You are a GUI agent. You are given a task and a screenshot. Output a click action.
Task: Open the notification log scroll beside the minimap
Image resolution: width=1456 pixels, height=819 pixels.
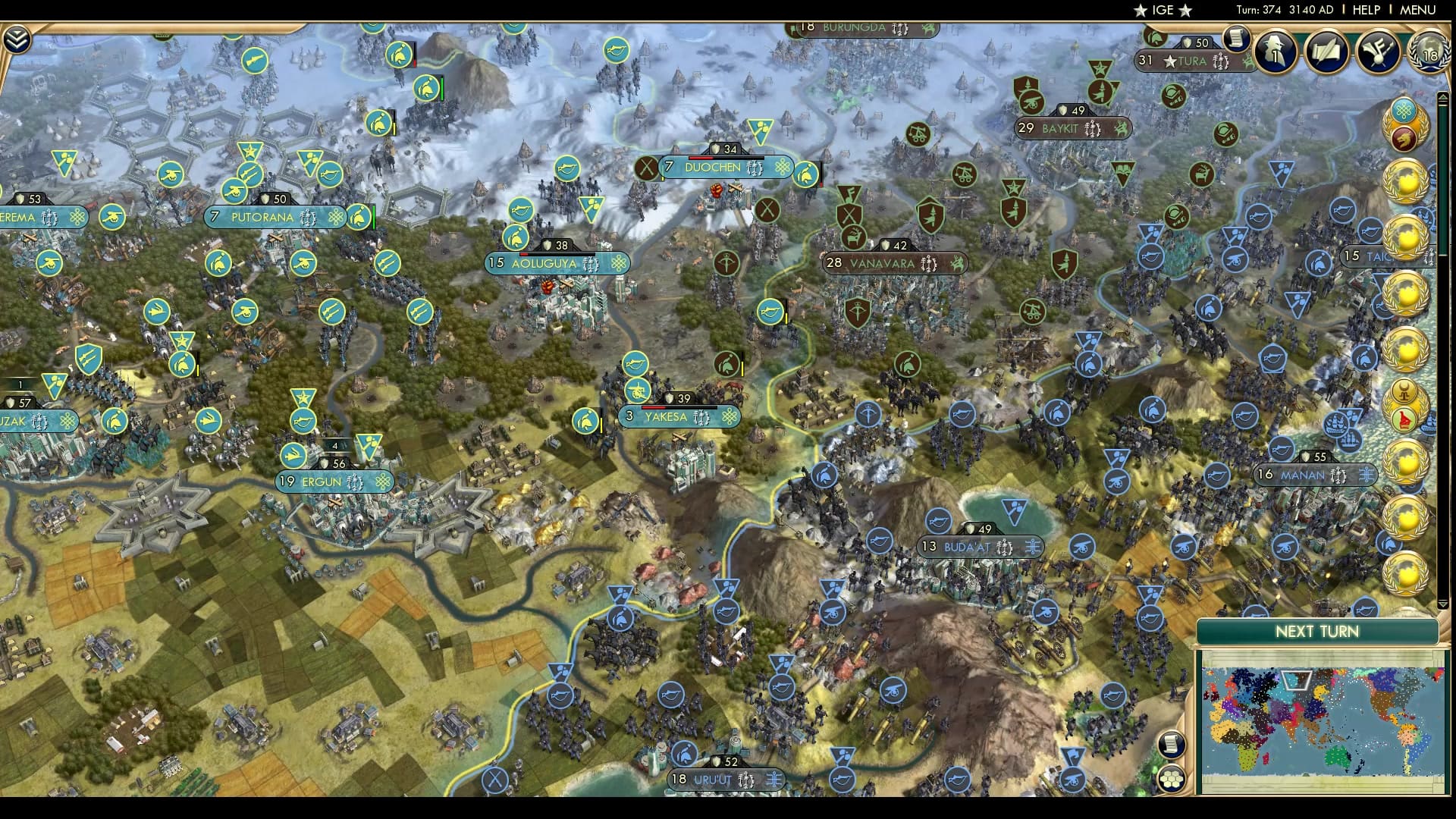[1172, 745]
